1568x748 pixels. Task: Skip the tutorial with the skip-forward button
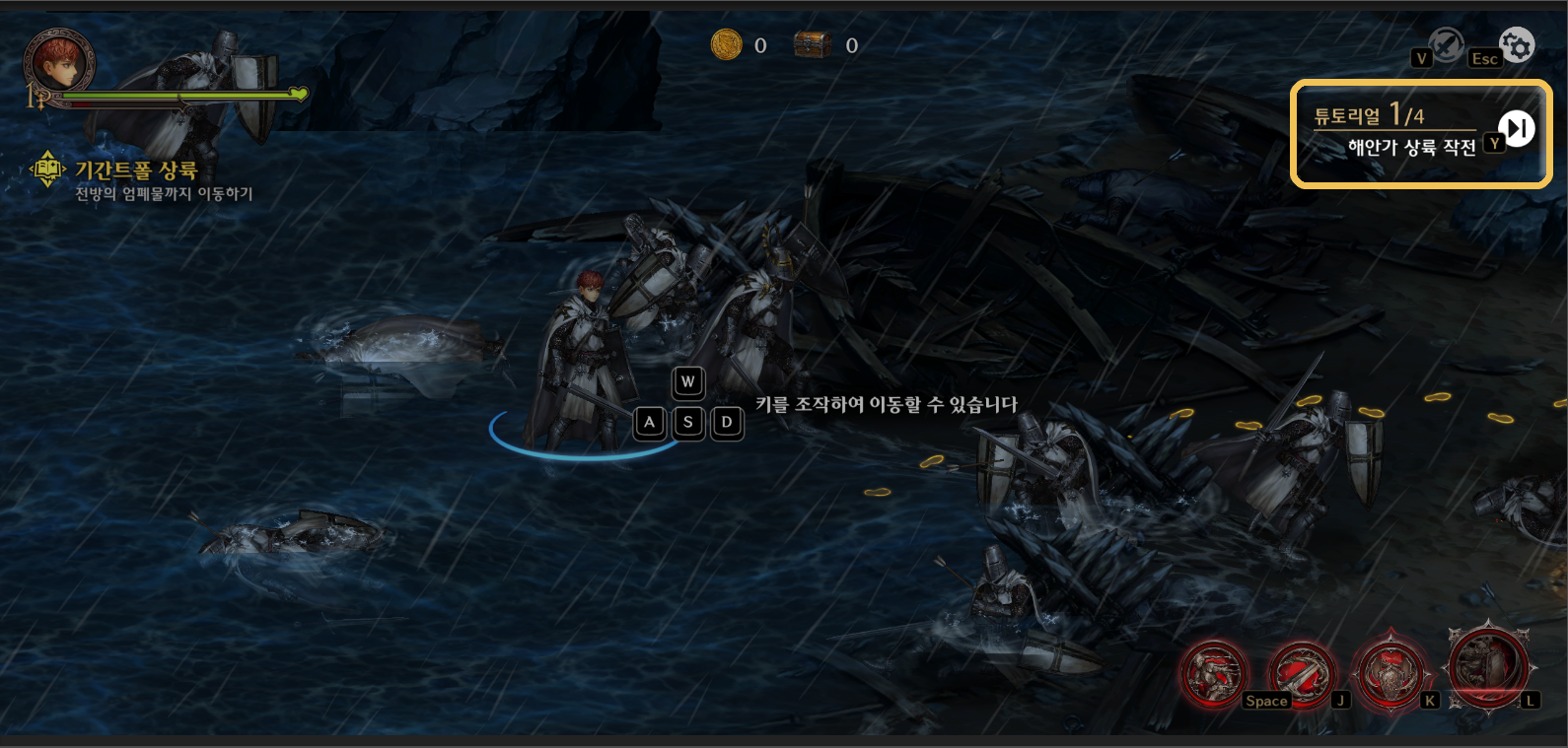1517,128
